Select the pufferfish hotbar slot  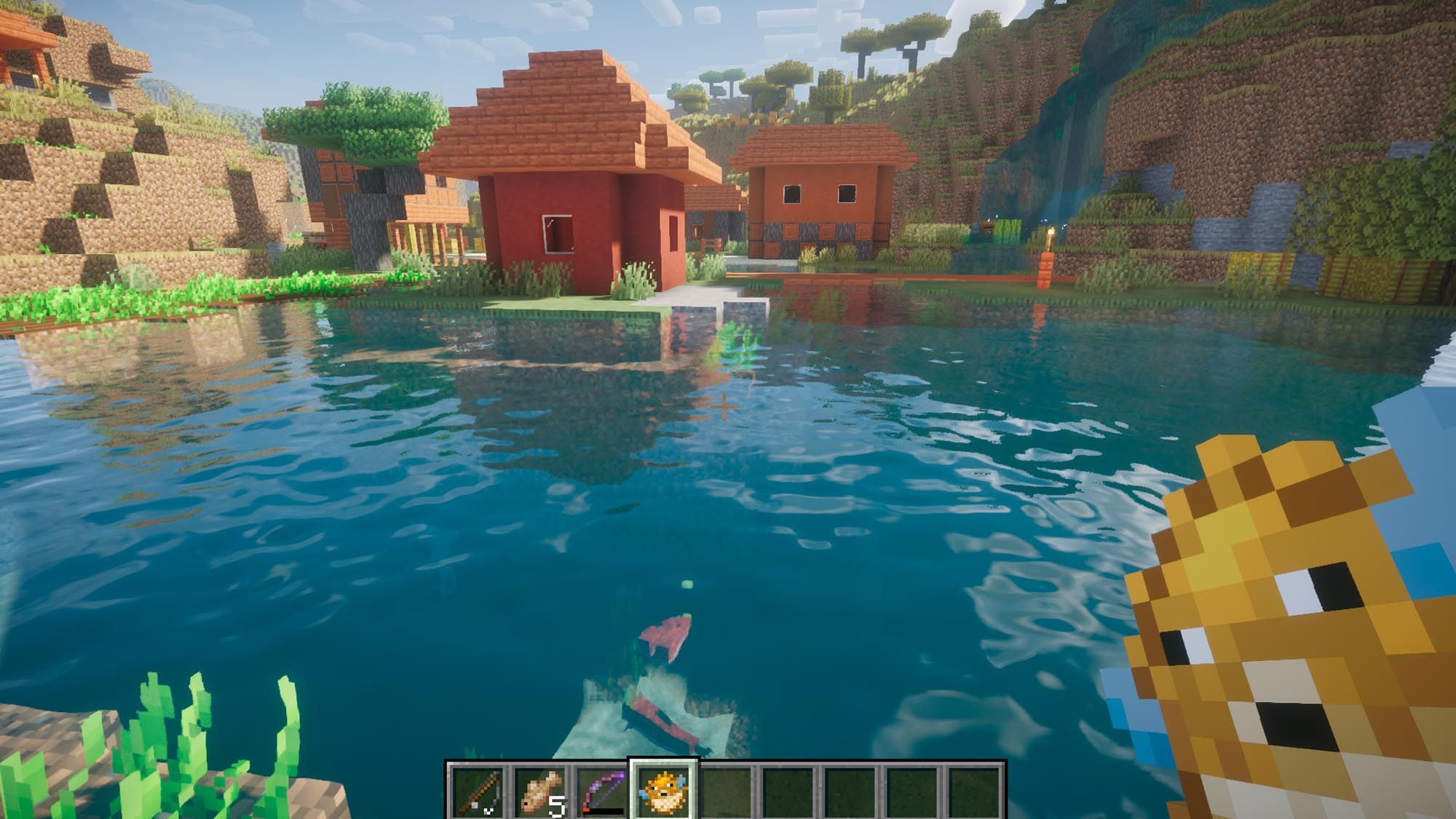tap(663, 791)
